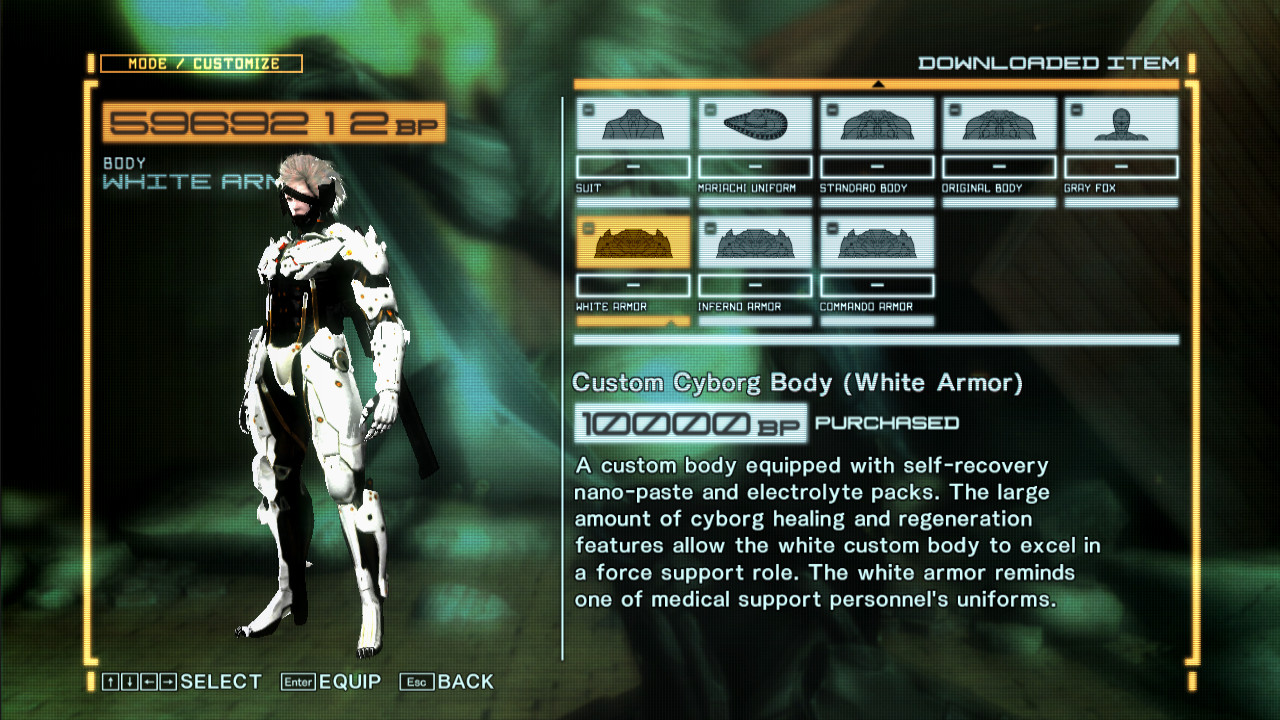Select the Original Body armor icon

[x=999, y=122]
